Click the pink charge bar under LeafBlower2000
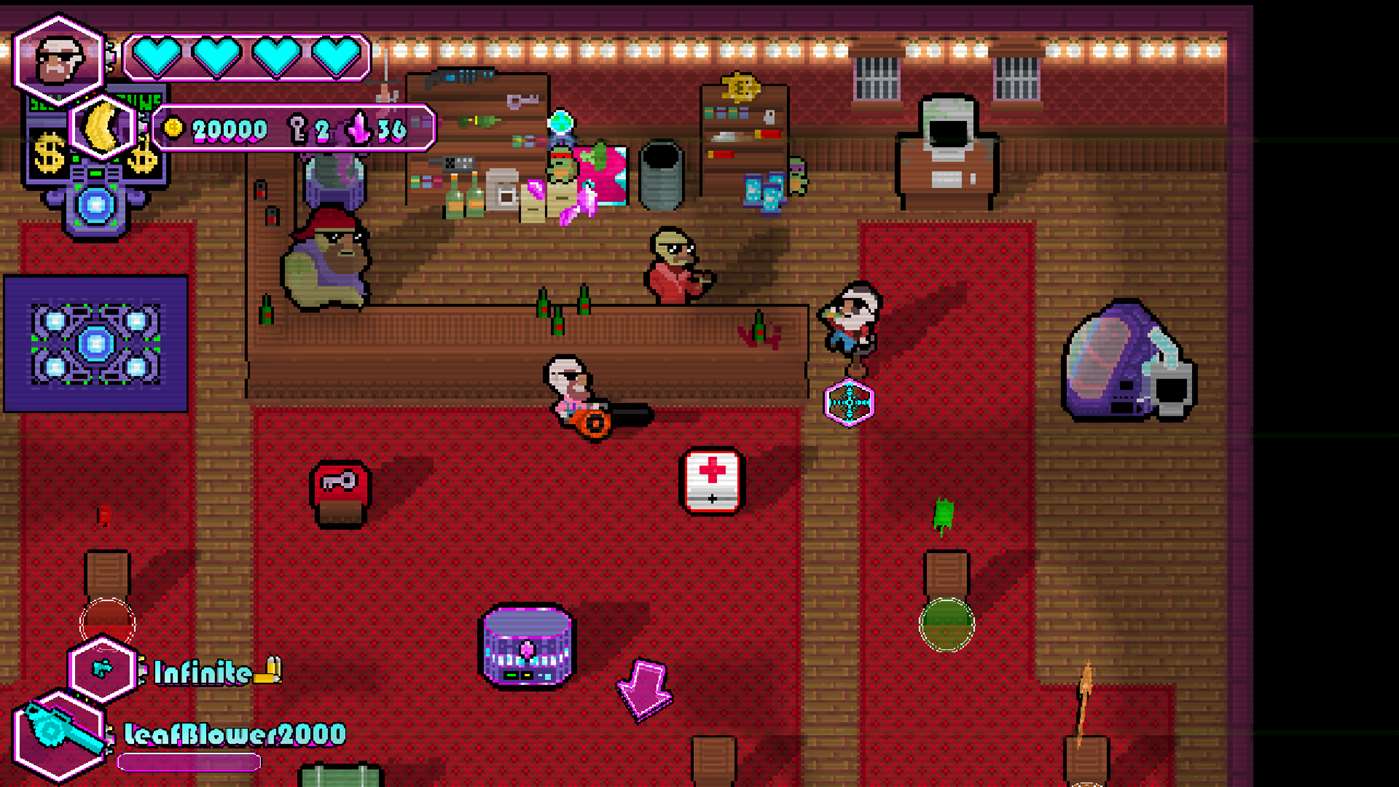1399x787 pixels. coord(187,761)
